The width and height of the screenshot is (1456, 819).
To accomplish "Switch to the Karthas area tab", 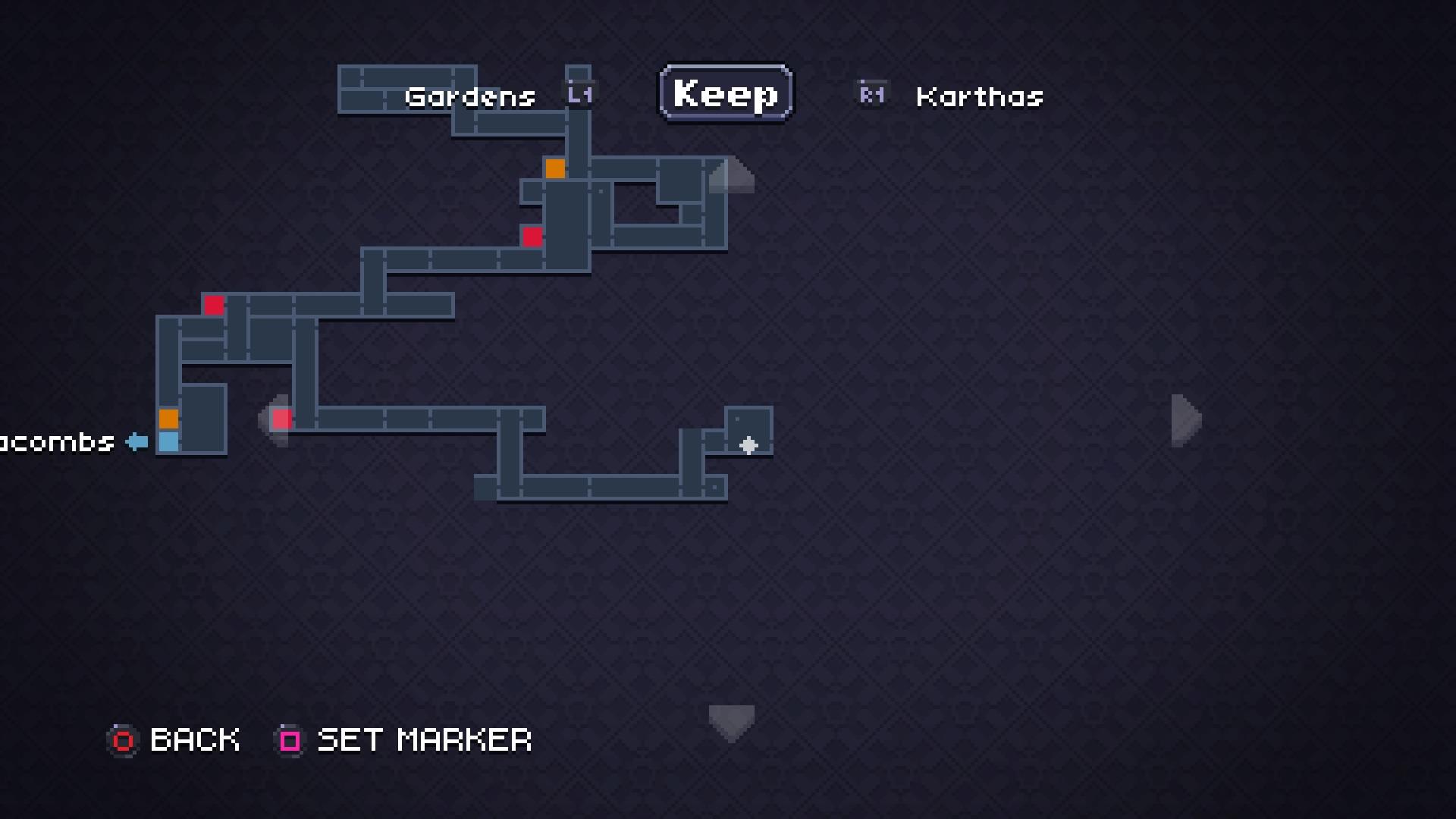I will [x=979, y=97].
